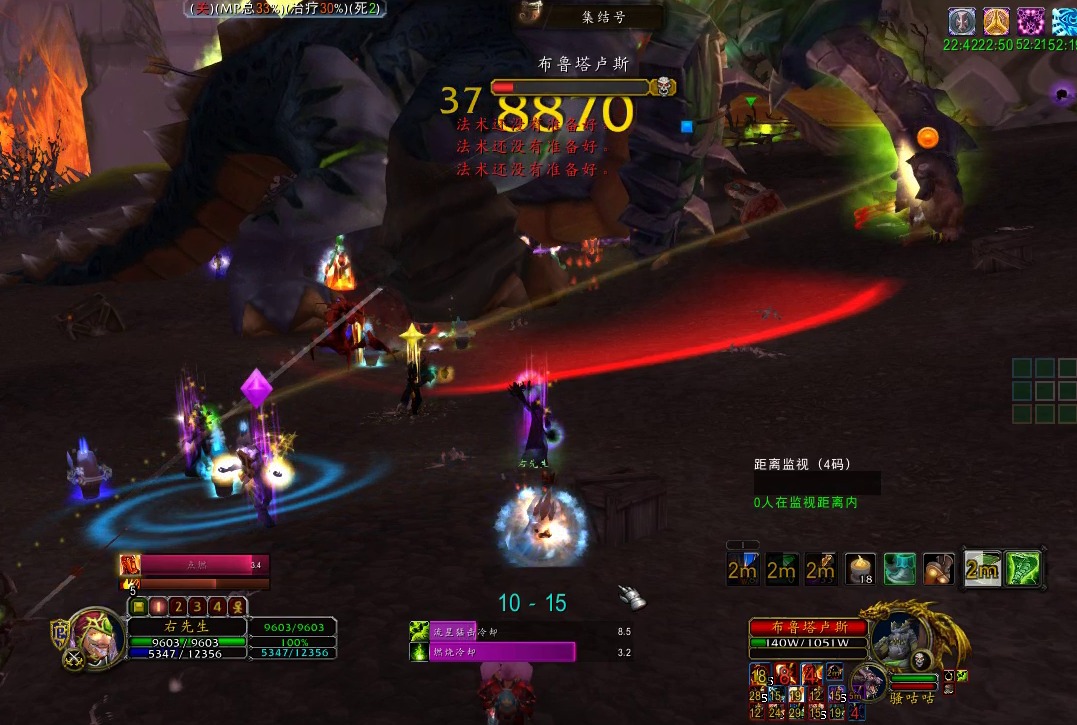The height and width of the screenshot is (725, 1077).
Task: Click the 点燃 cast bar spell icon
Action: pos(129,565)
